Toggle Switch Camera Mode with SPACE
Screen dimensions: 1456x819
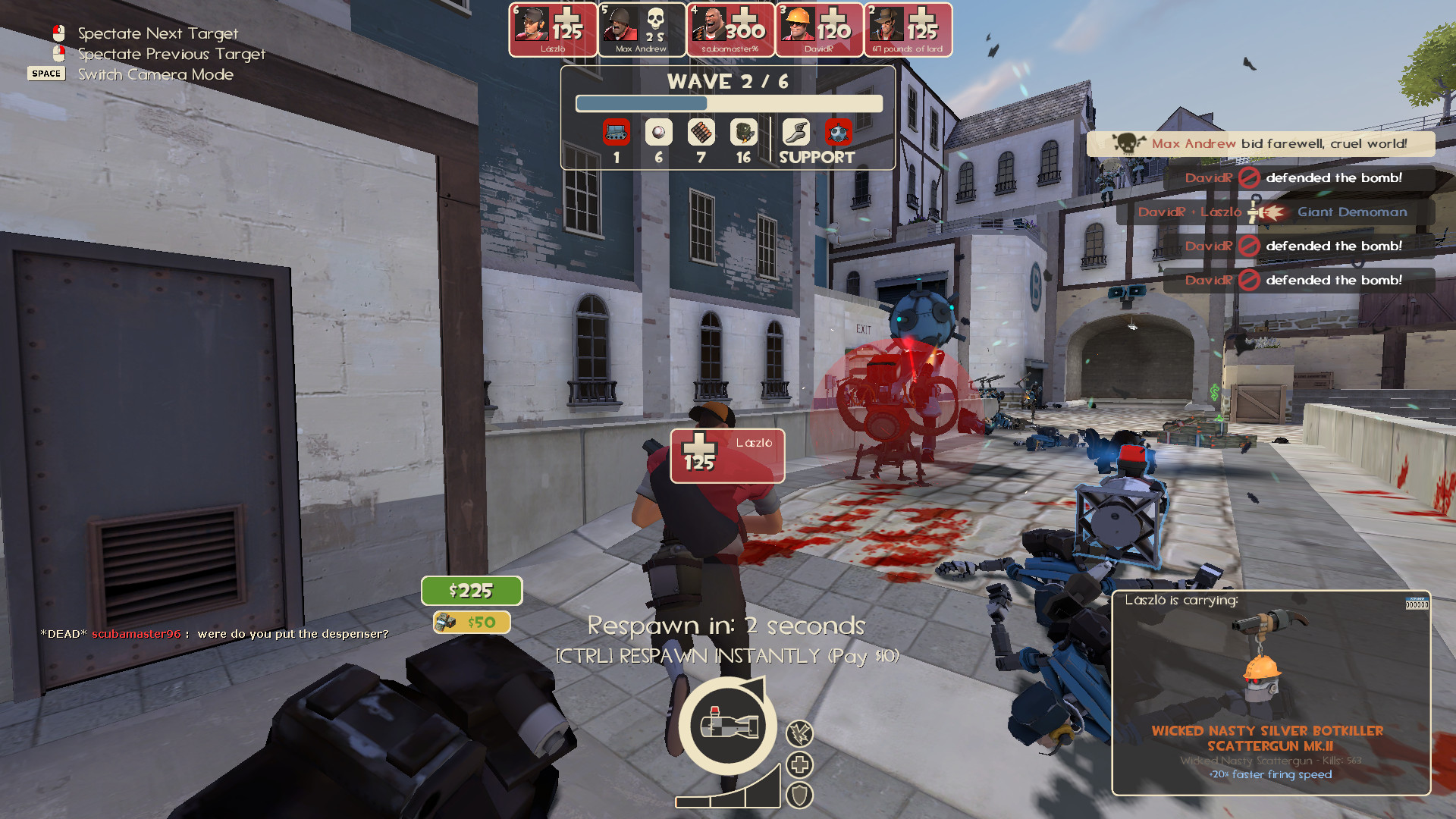46,74
